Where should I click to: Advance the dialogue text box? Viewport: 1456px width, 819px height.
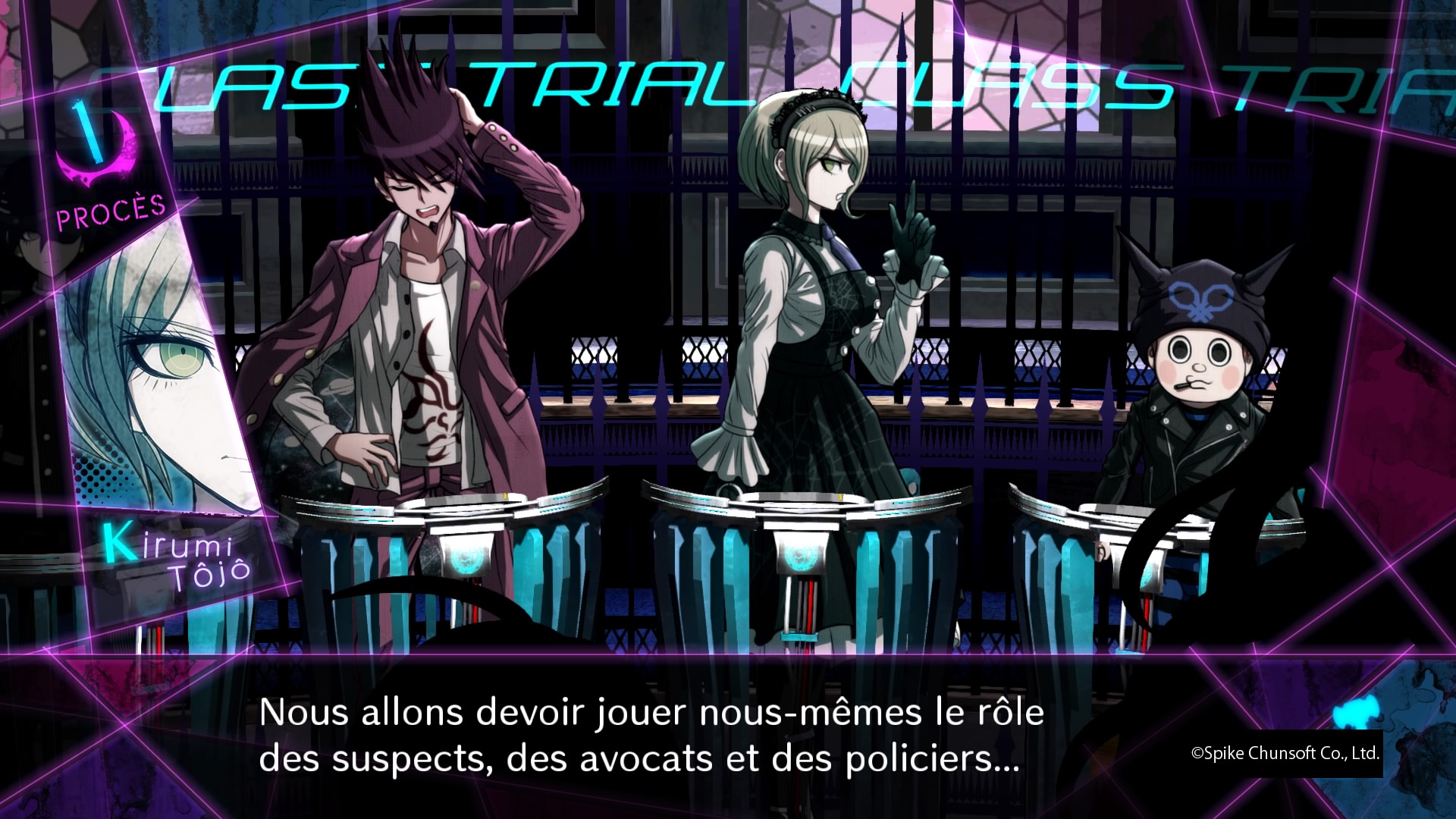click(x=651, y=735)
